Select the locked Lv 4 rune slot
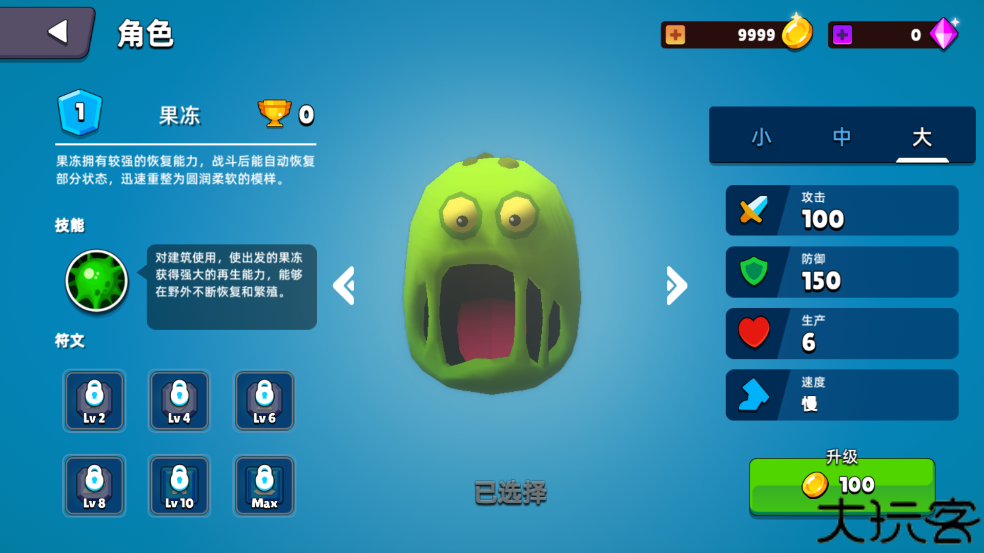 (179, 401)
